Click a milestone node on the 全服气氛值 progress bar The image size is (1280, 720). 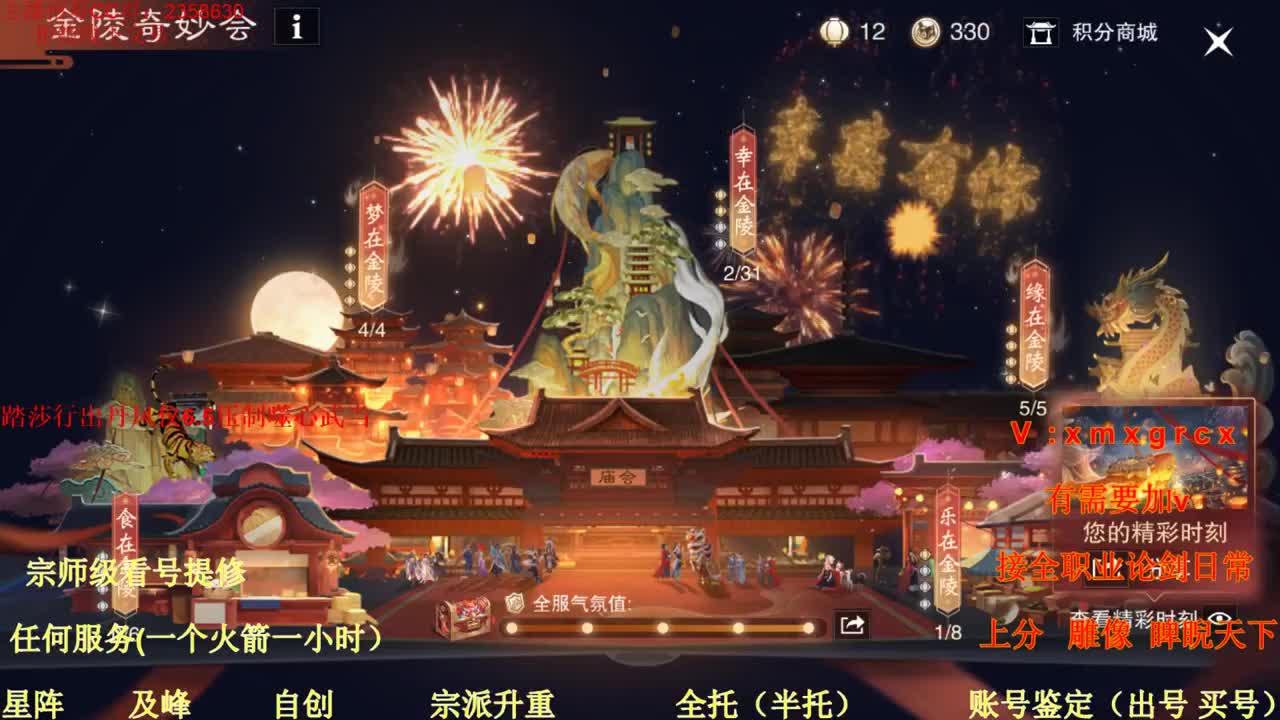661,628
